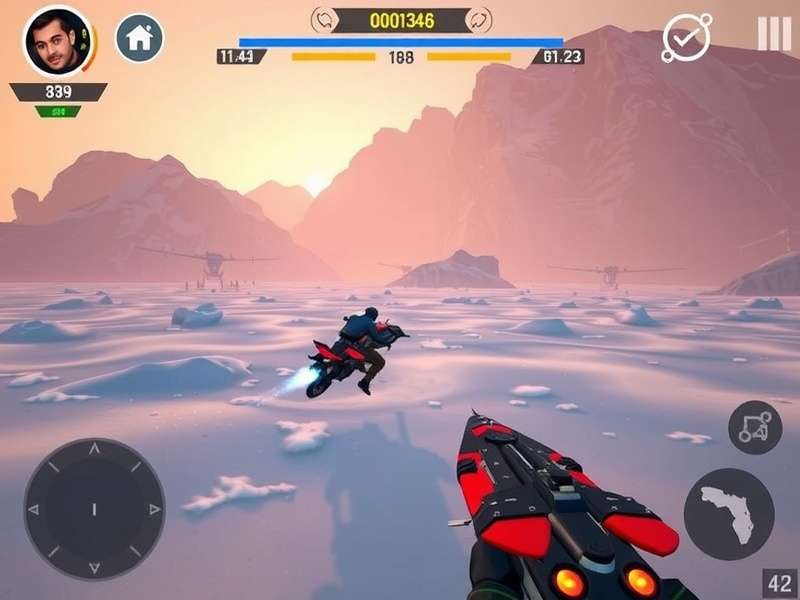
Task: Pause the game with the three-bar button
Action: click(x=774, y=35)
